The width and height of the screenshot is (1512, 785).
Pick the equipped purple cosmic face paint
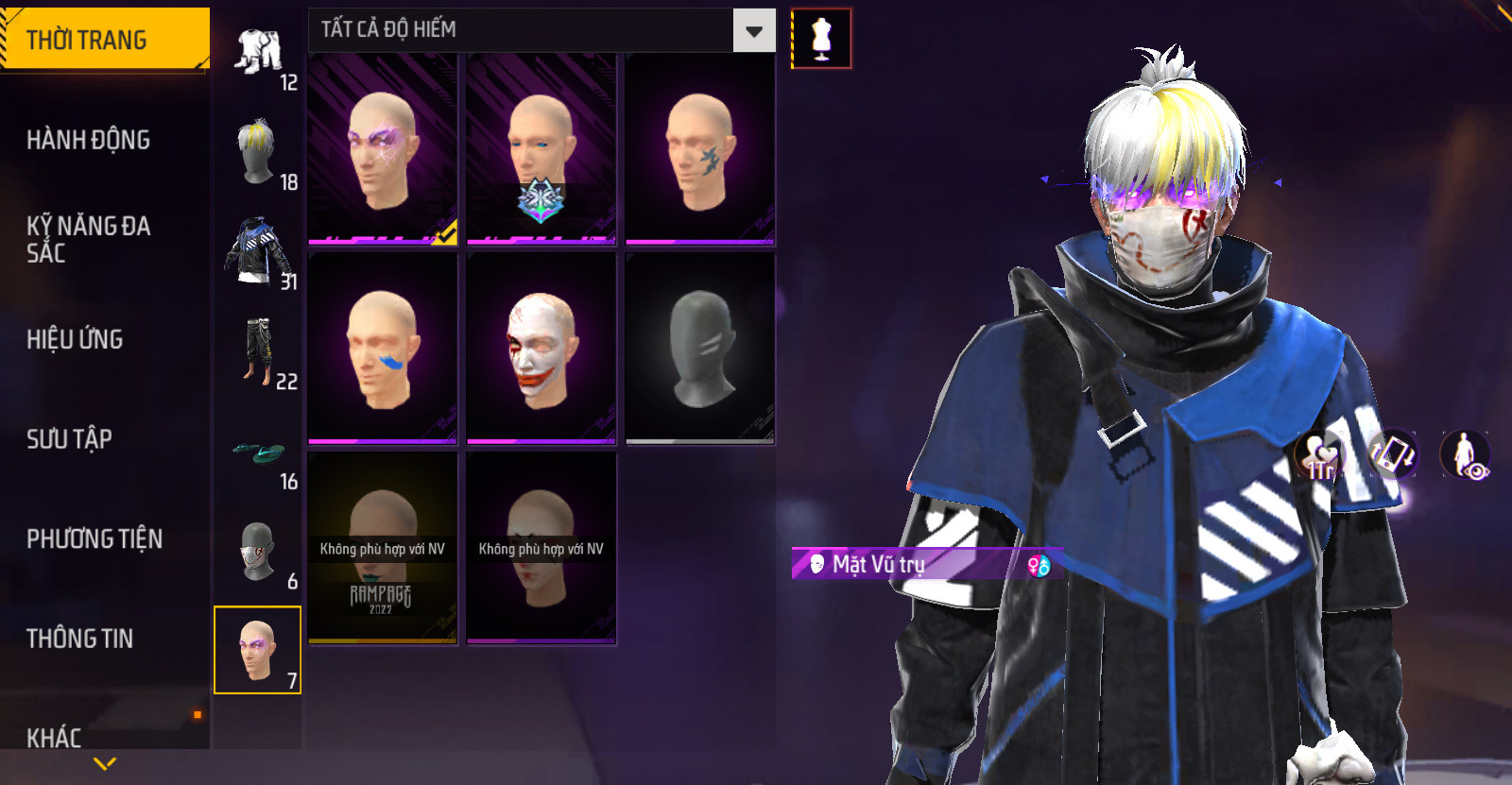(383, 149)
